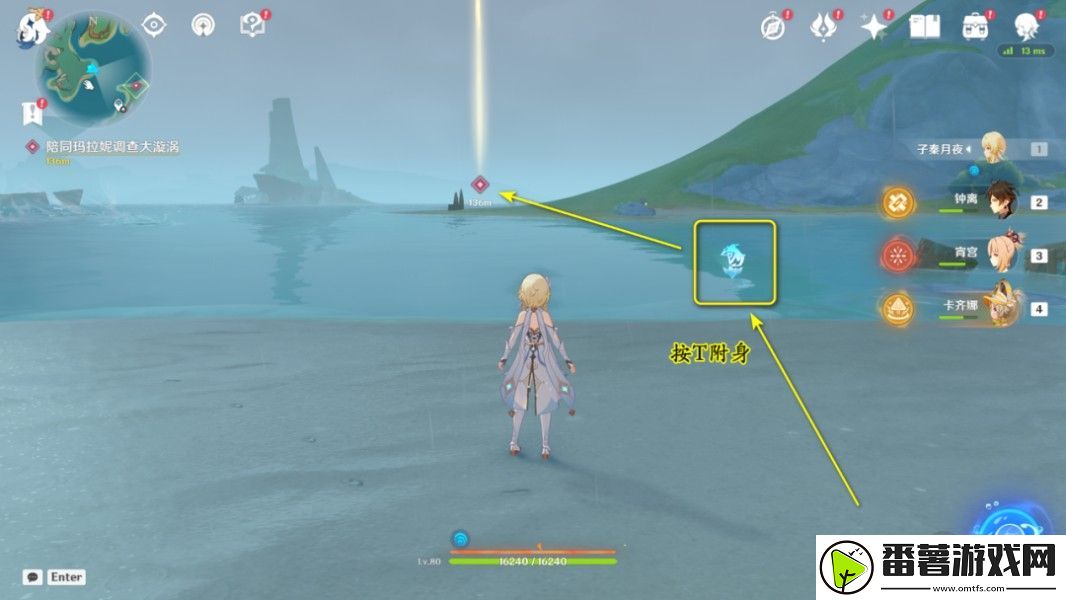
Task: Click the eye-shaped sight icon
Action: (x=153, y=25)
